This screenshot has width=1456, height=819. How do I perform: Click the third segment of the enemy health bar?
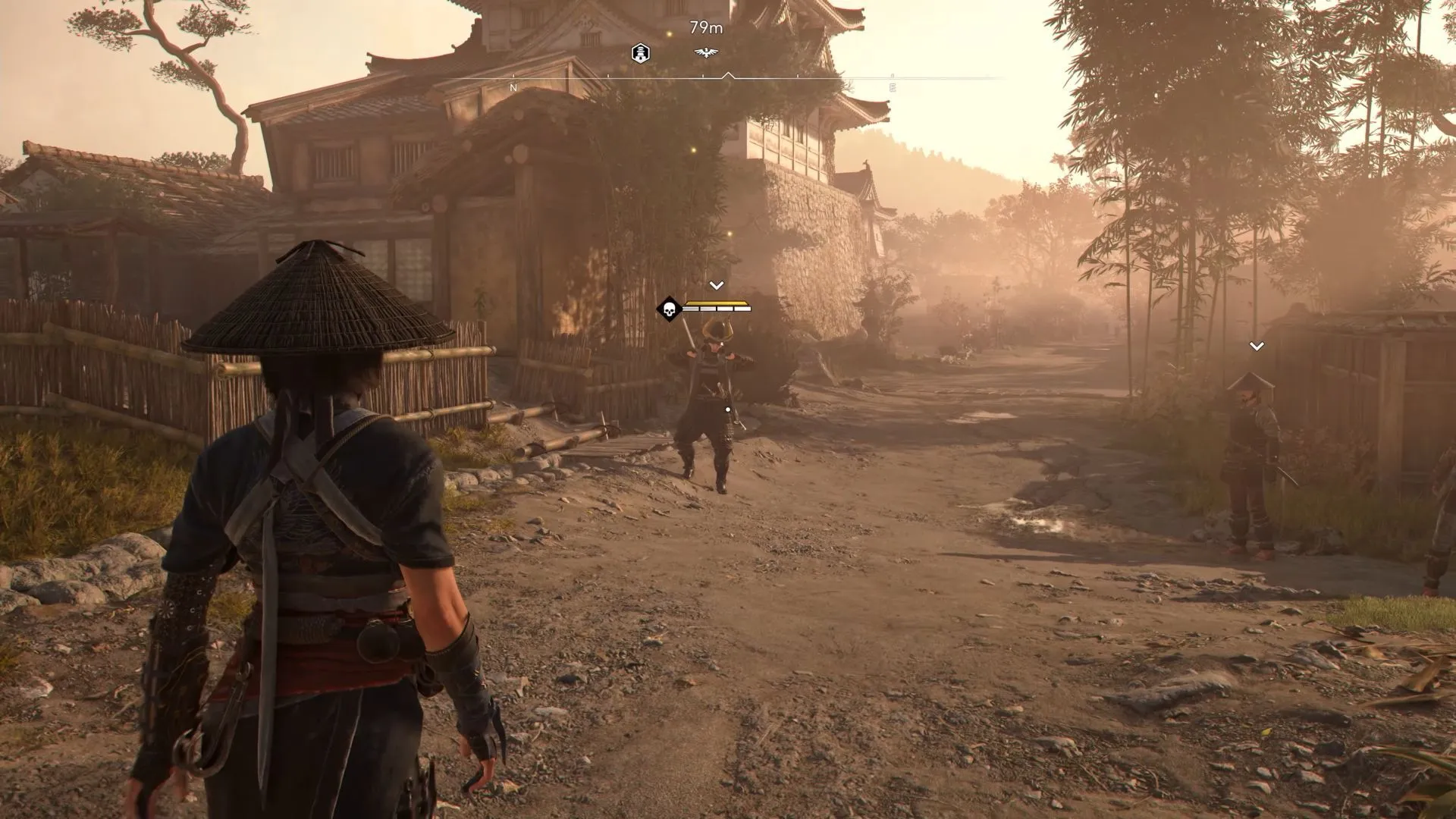724,309
